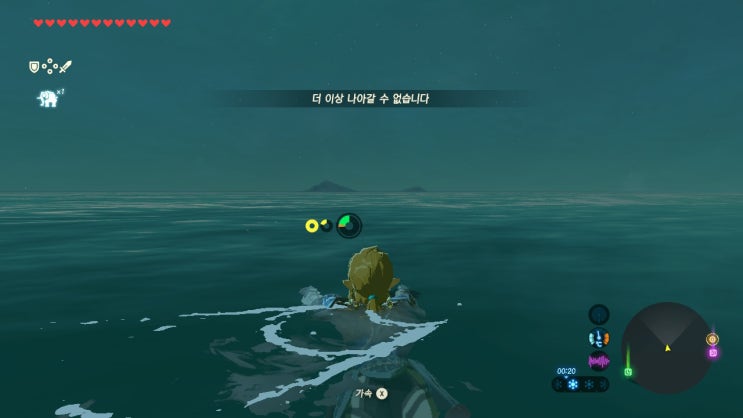Image resolution: width=743 pixels, height=418 pixels.
Task: Check the temperature thermometer gauge
Action: (x=599, y=339)
